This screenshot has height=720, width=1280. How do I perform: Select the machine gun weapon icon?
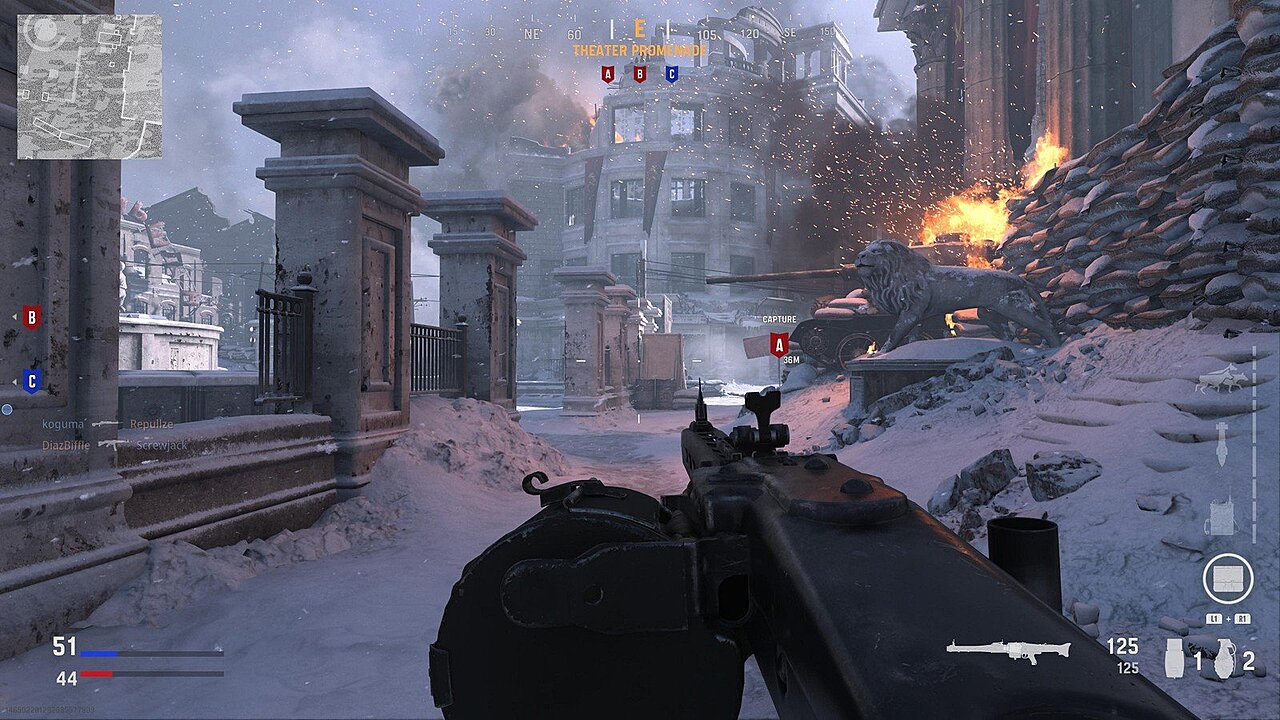(1008, 650)
